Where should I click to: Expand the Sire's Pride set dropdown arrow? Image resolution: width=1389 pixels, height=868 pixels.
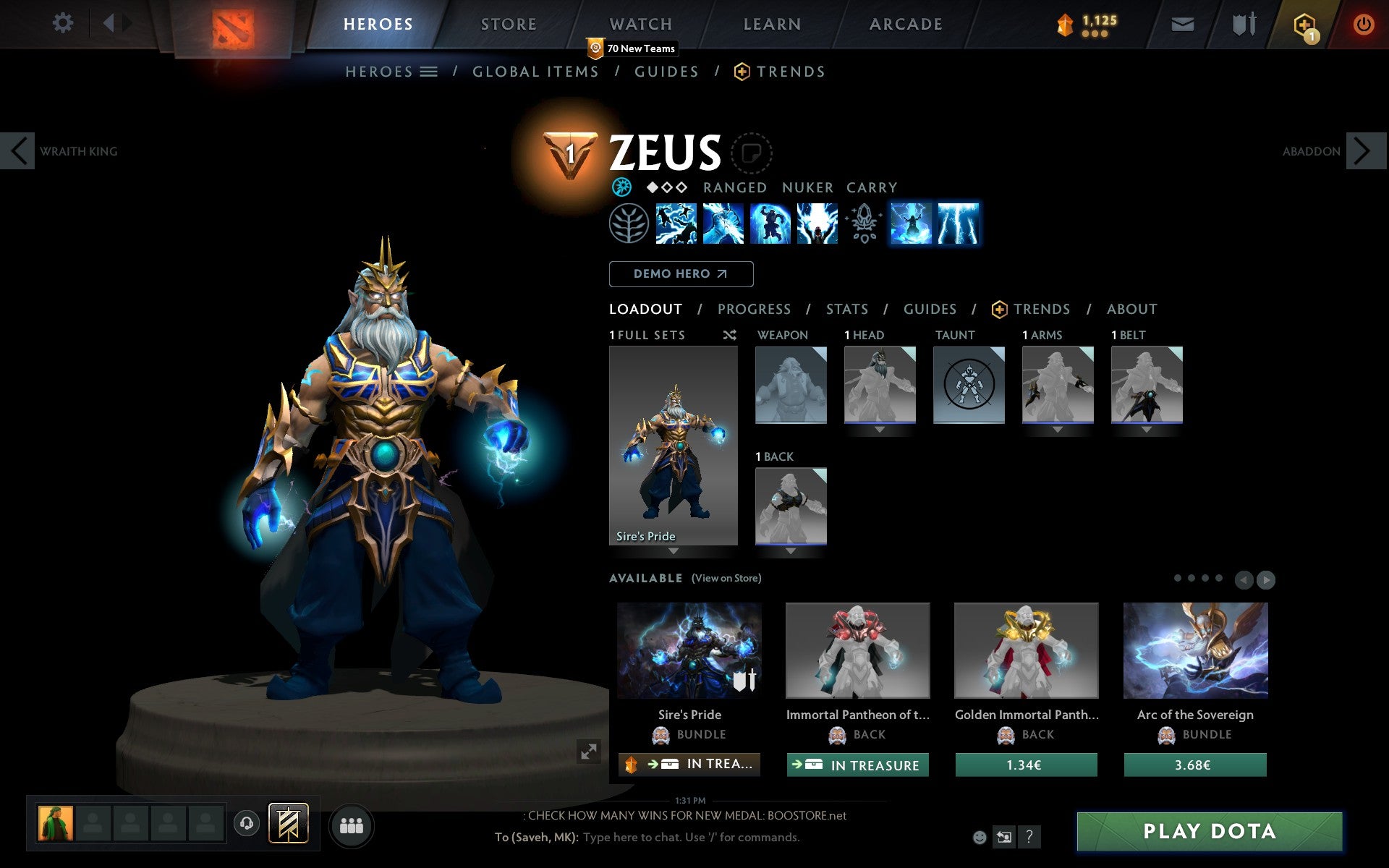[x=673, y=551]
